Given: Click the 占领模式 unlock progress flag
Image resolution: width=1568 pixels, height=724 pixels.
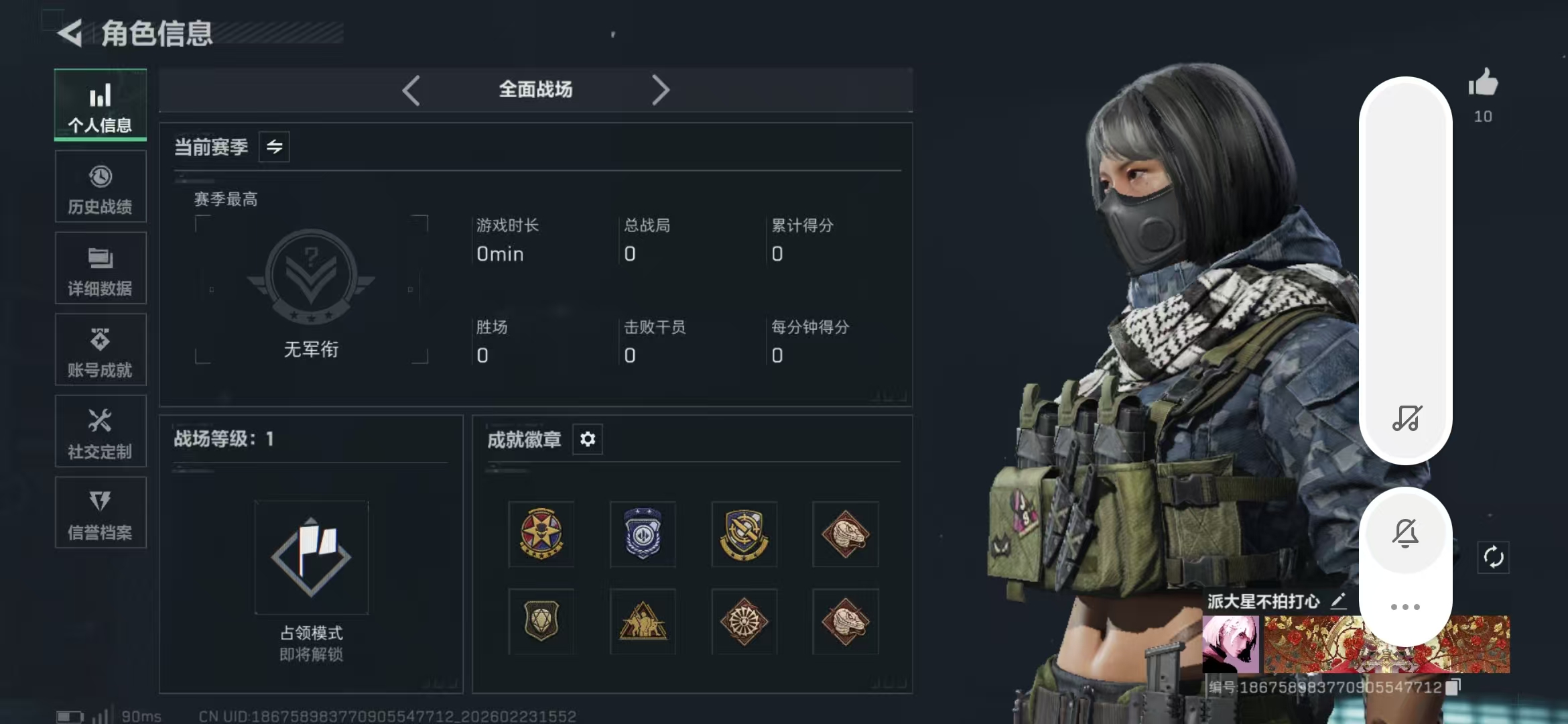Looking at the screenshot, I should point(311,558).
